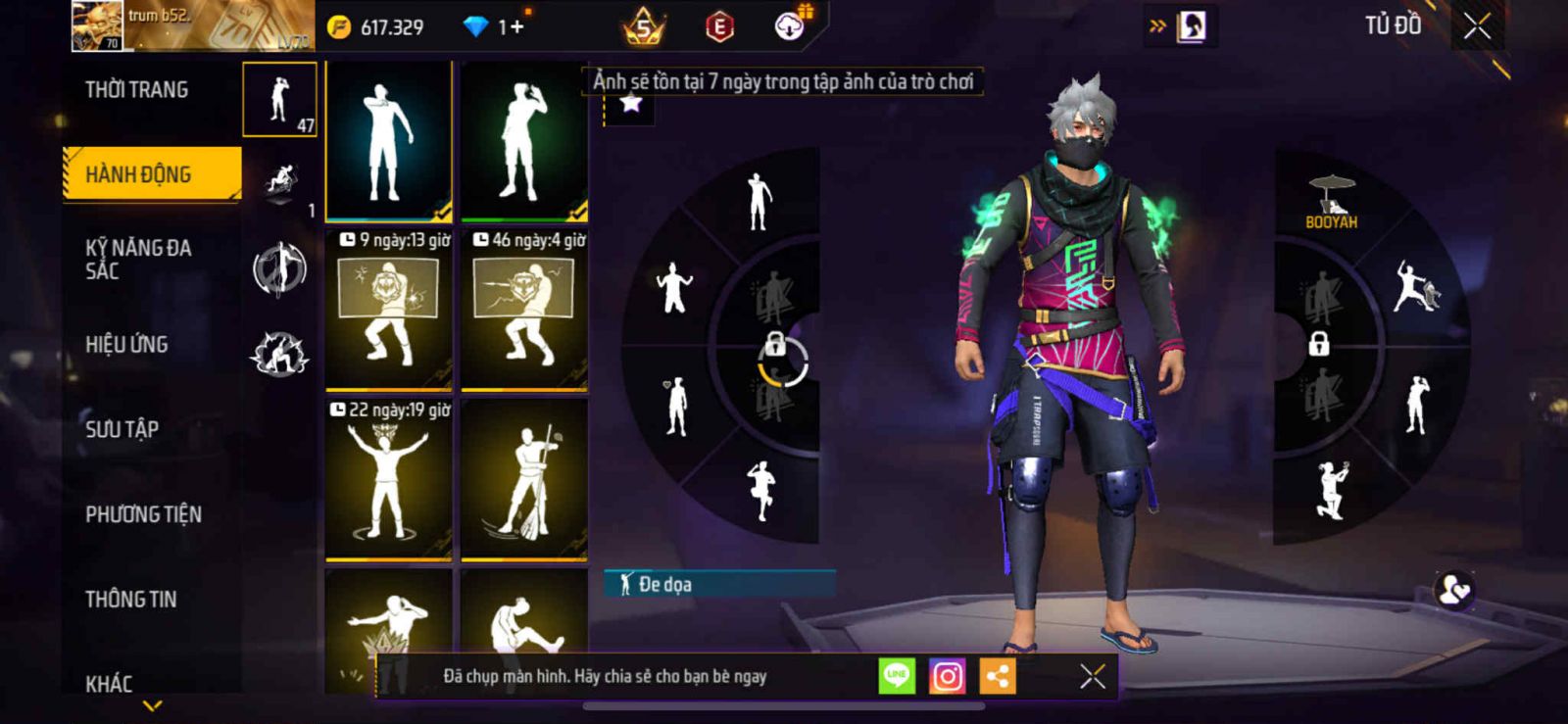Open the Hiệu Ứng section
Image resolution: width=1568 pixels, height=724 pixels.
tap(126, 345)
